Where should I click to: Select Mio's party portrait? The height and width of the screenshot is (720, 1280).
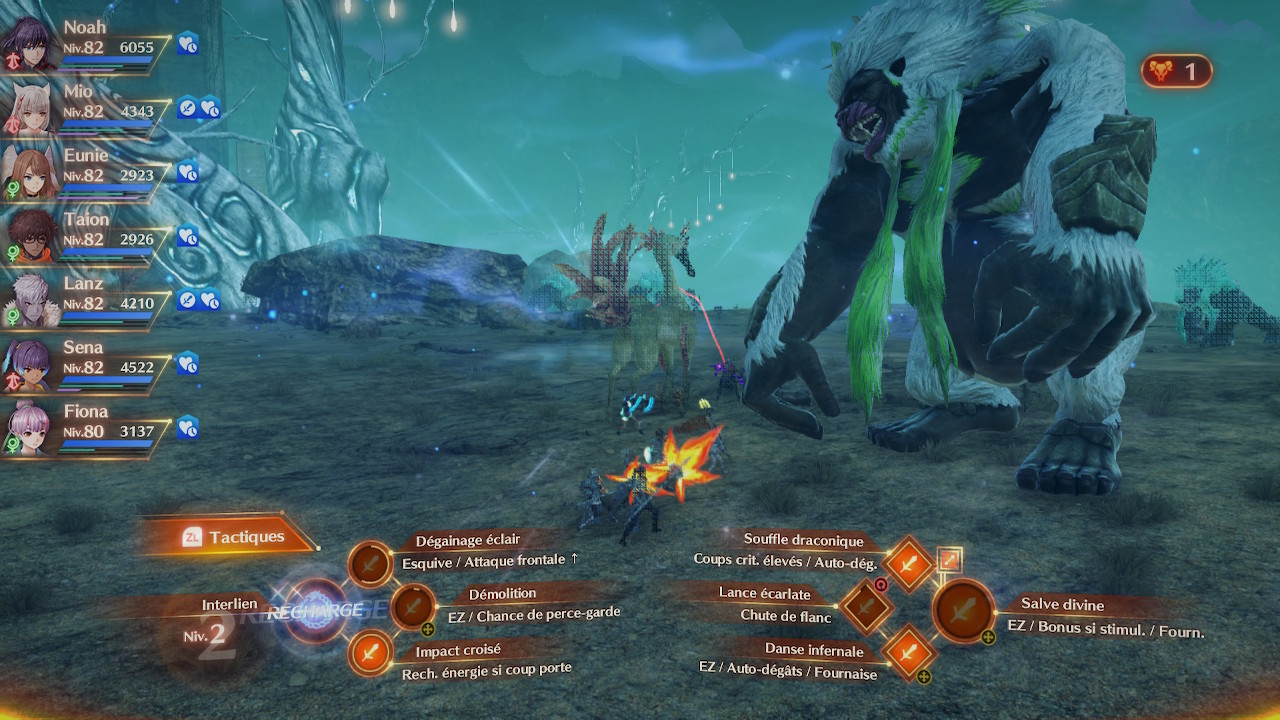27,106
